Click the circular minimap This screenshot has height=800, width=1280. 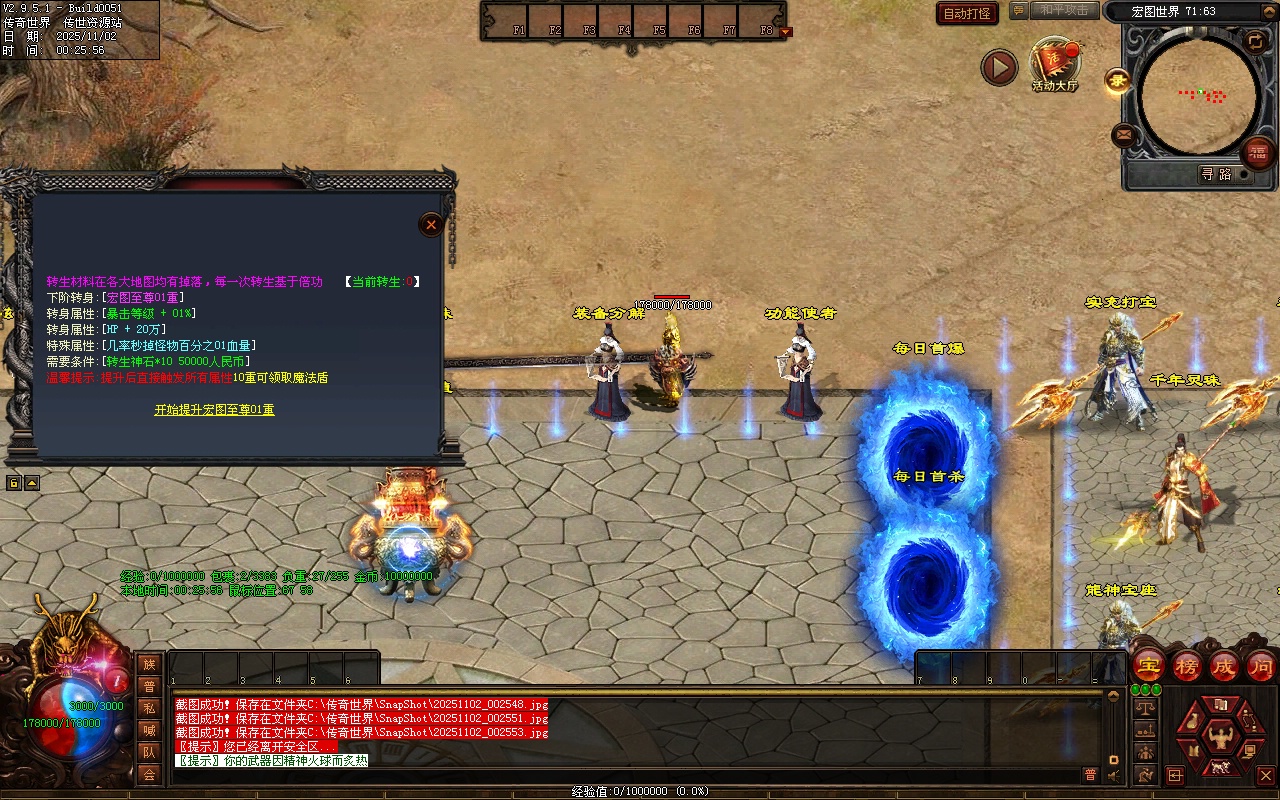1199,96
